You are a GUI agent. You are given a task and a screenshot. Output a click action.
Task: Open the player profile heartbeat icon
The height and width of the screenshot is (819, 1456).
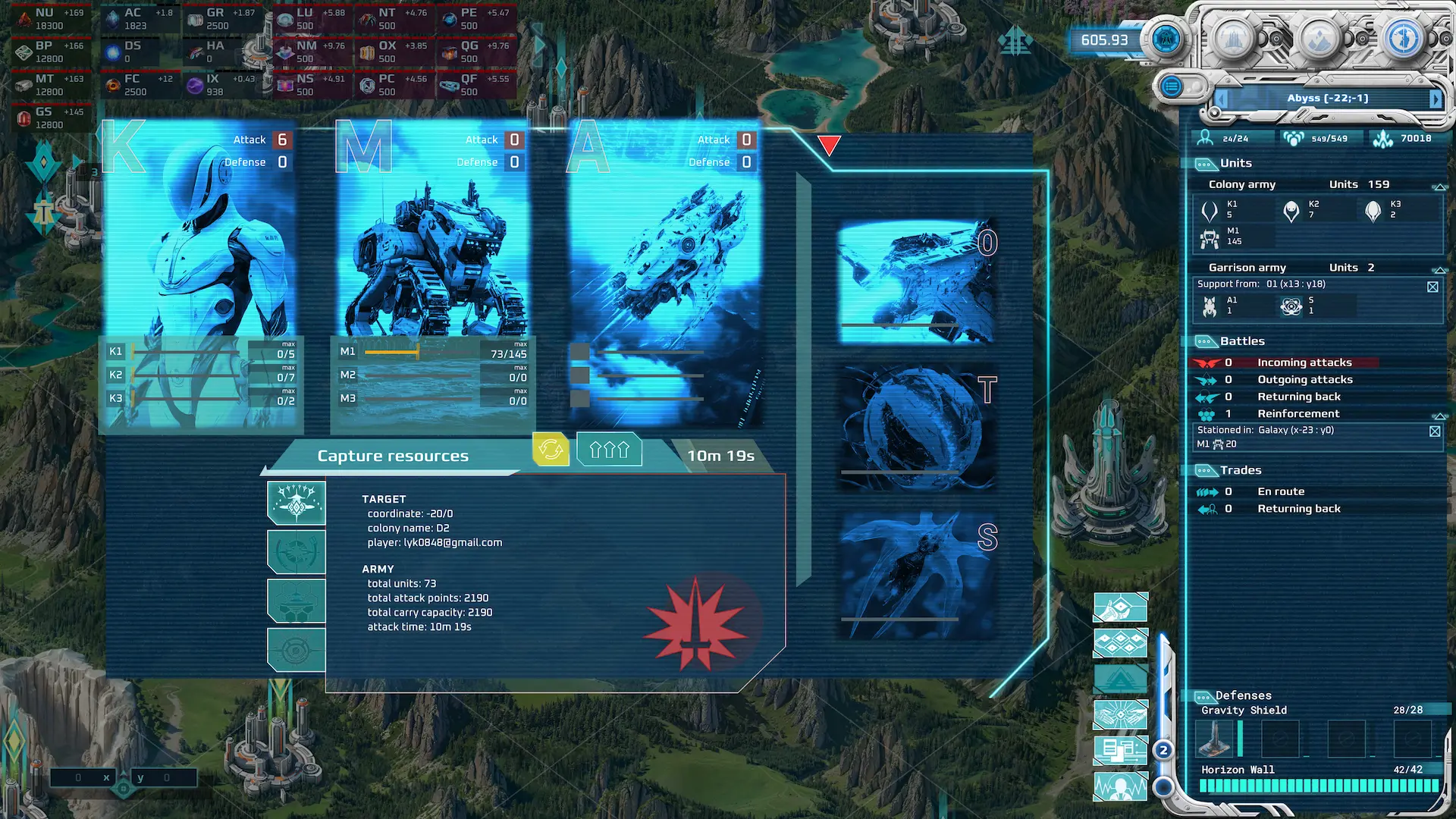pos(1120,787)
